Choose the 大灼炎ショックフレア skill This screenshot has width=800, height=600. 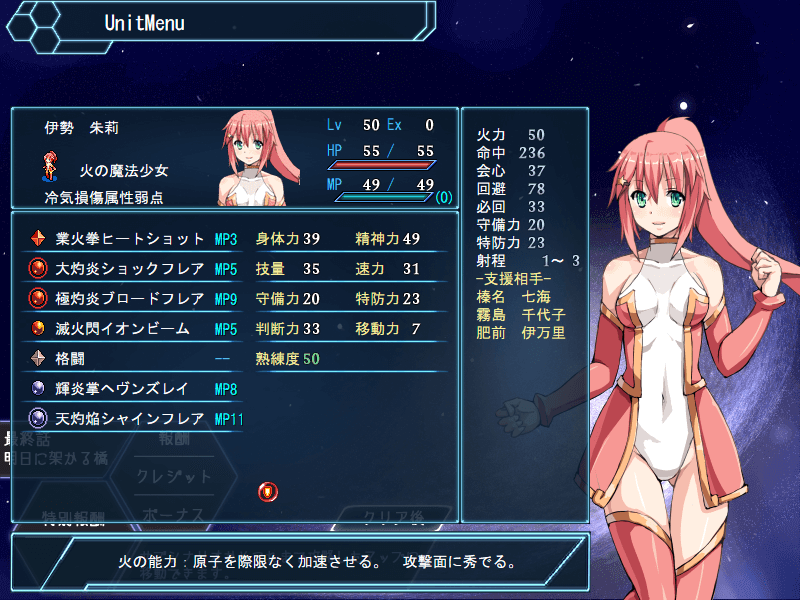coord(130,269)
